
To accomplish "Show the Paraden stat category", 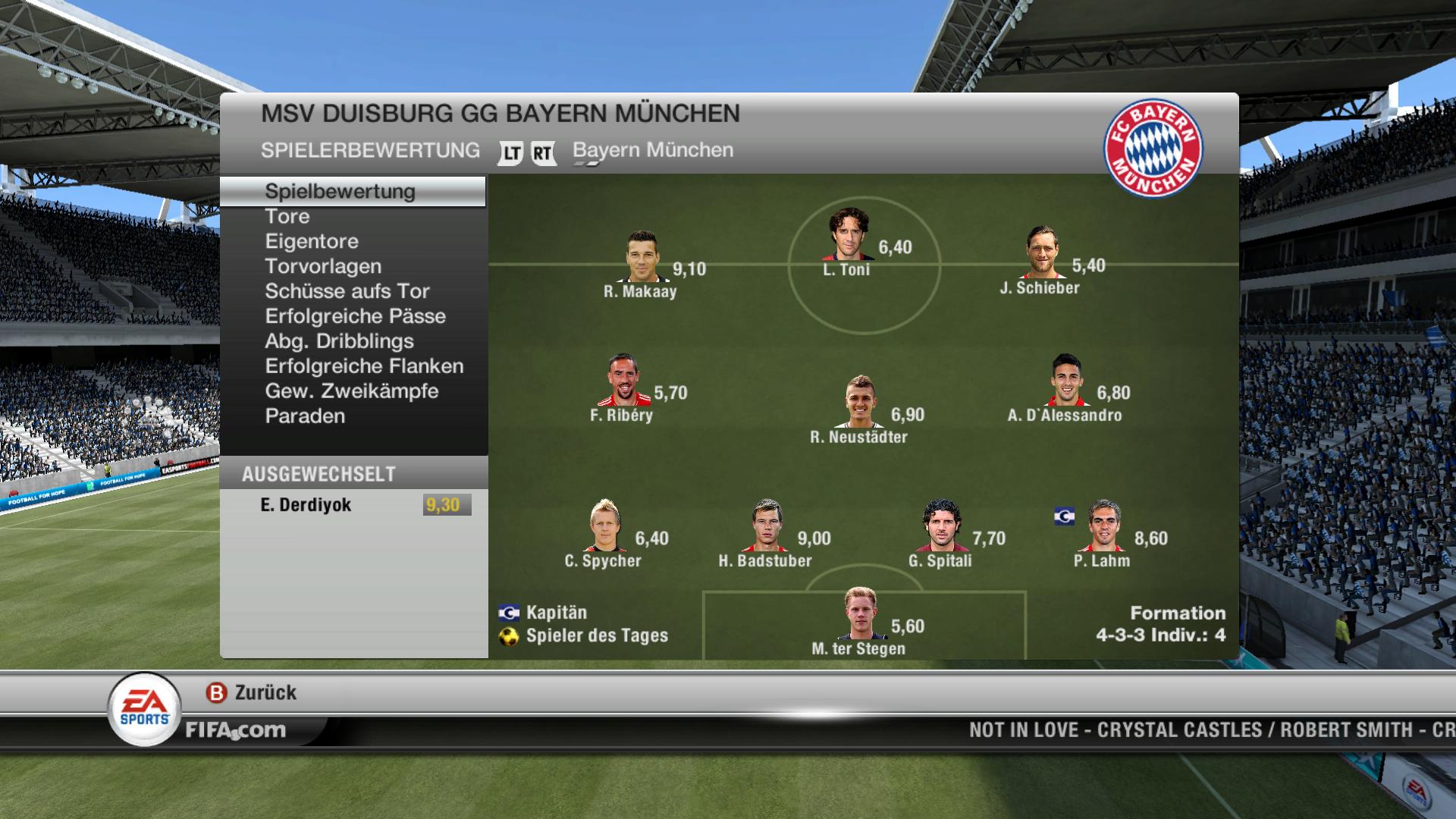I will 305,417.
